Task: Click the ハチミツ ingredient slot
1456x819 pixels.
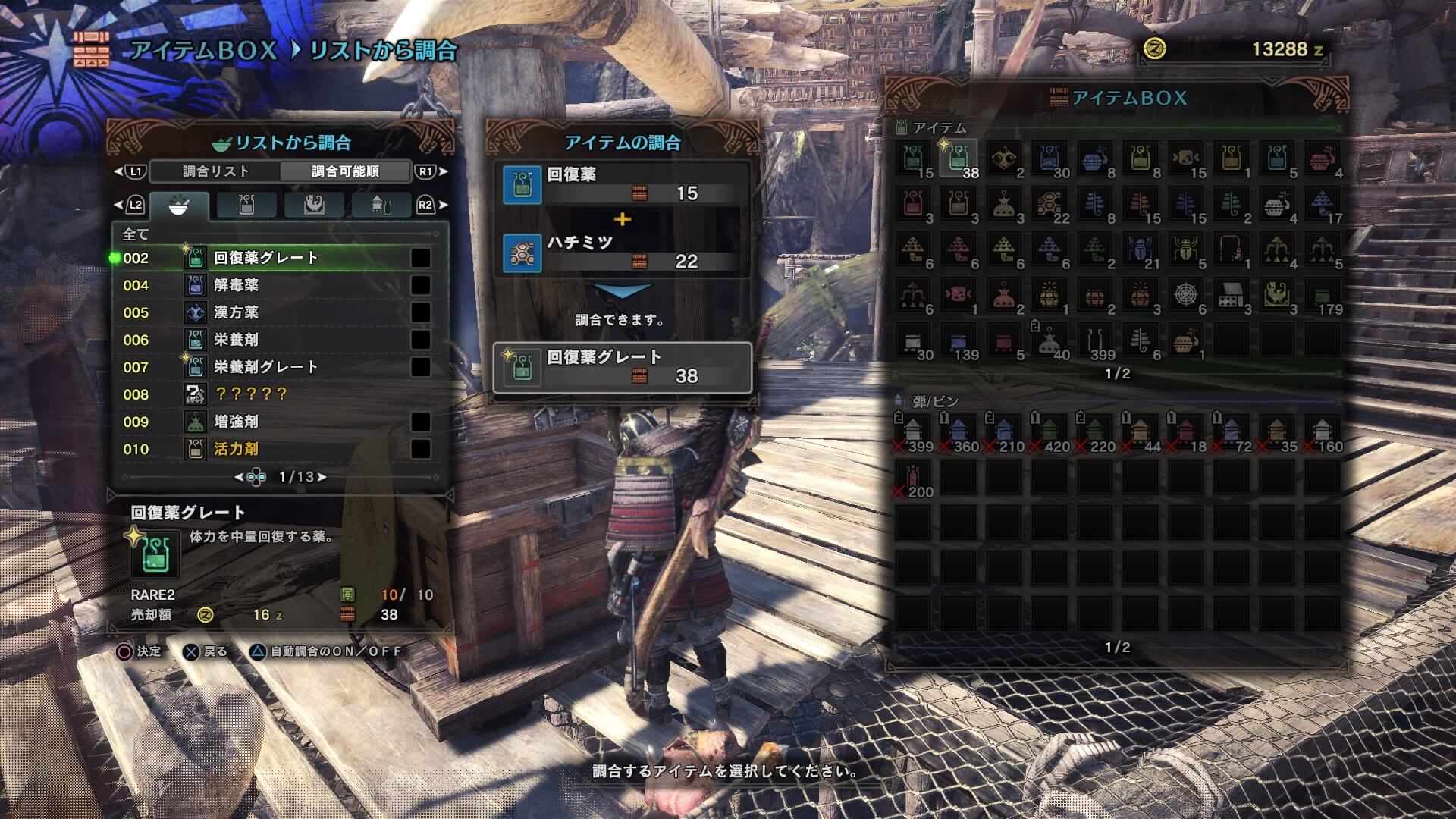Action: pos(622,252)
